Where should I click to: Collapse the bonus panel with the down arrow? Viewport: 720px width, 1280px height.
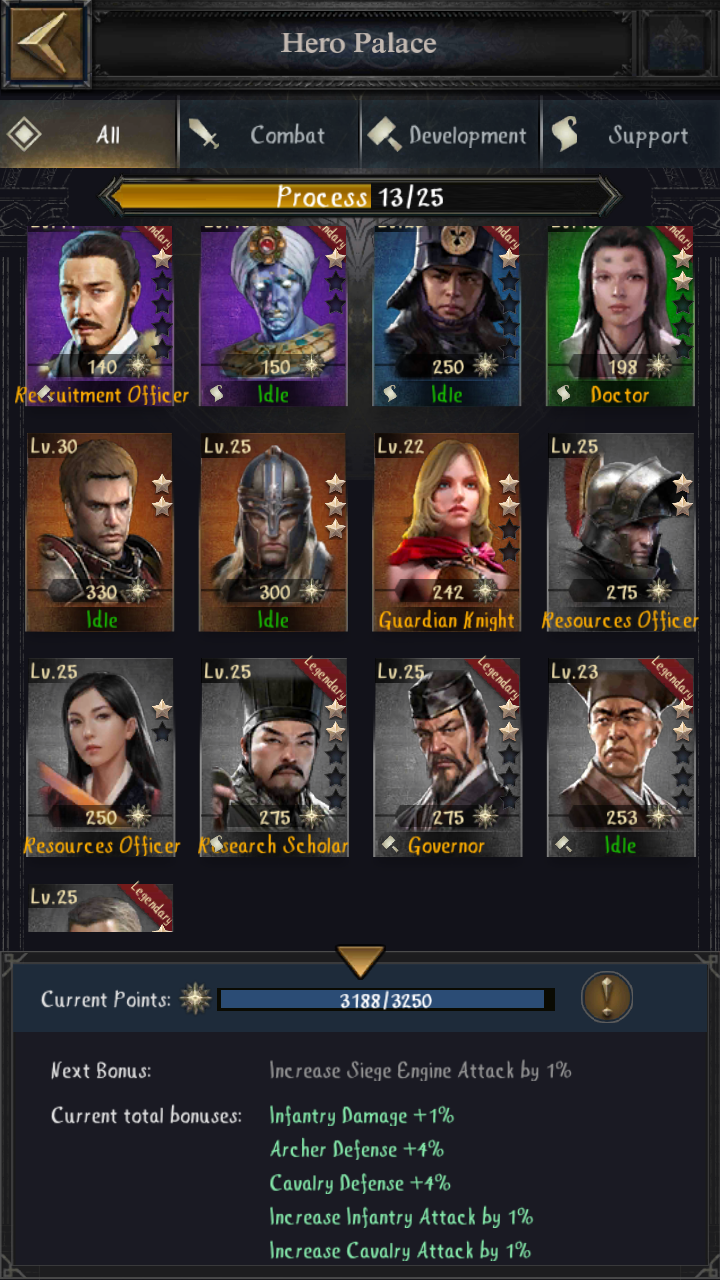coord(360,962)
